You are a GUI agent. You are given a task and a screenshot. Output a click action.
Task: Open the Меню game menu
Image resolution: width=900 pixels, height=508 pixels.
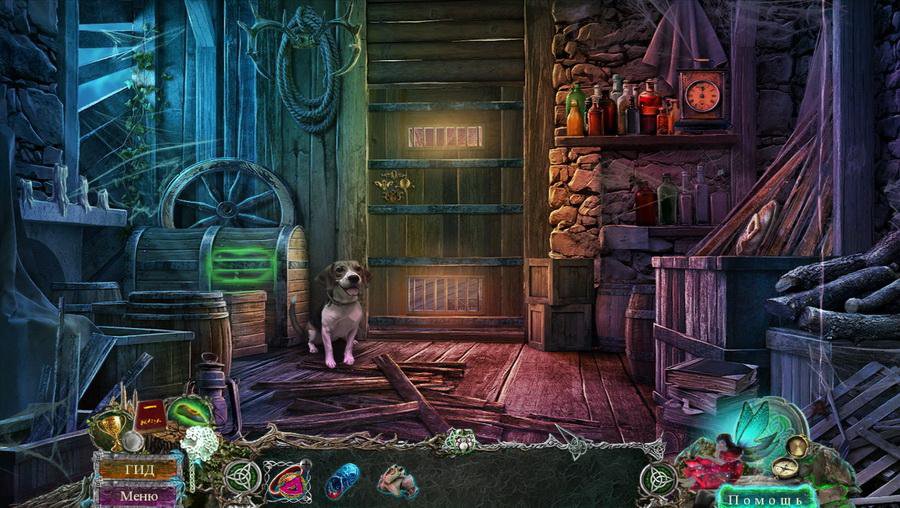click(x=138, y=494)
